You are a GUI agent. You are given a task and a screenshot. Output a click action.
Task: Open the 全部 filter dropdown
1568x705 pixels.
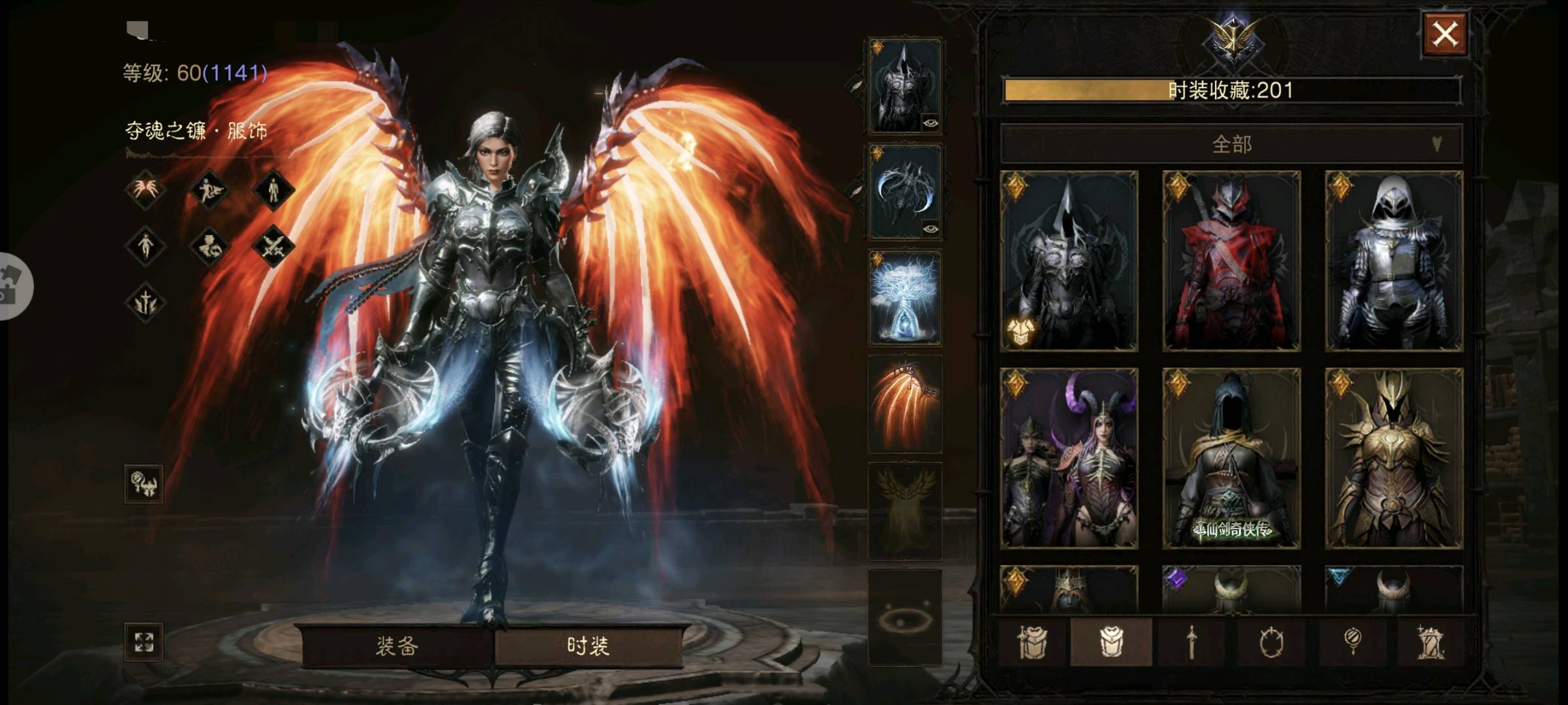pos(1231,144)
